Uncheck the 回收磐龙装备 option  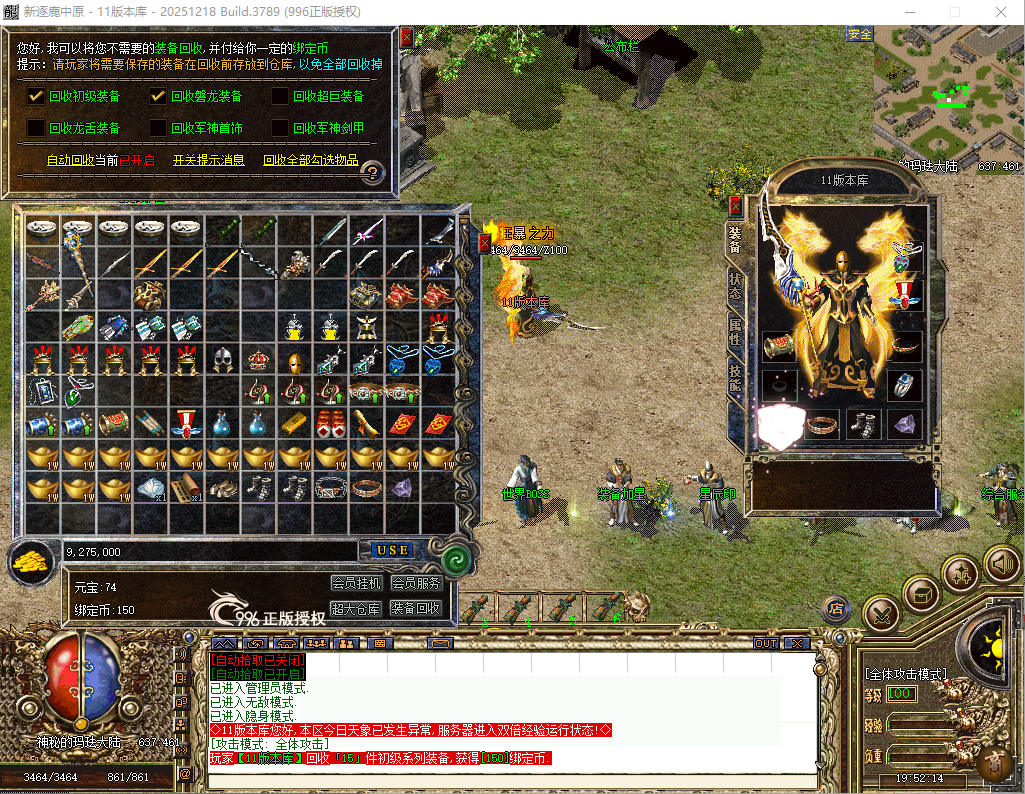pyautogui.click(x=158, y=97)
